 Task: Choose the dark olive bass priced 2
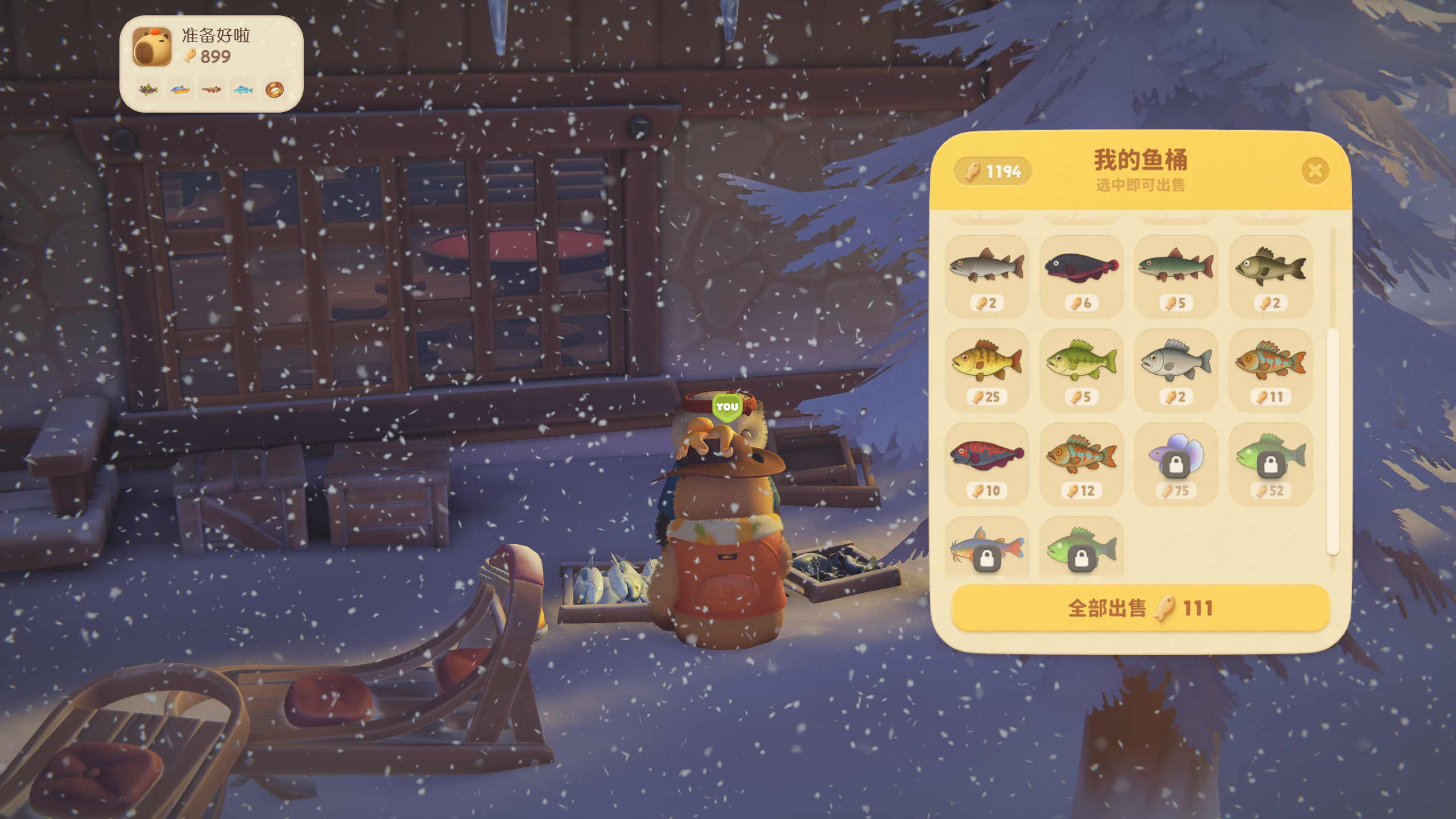pos(1271,275)
